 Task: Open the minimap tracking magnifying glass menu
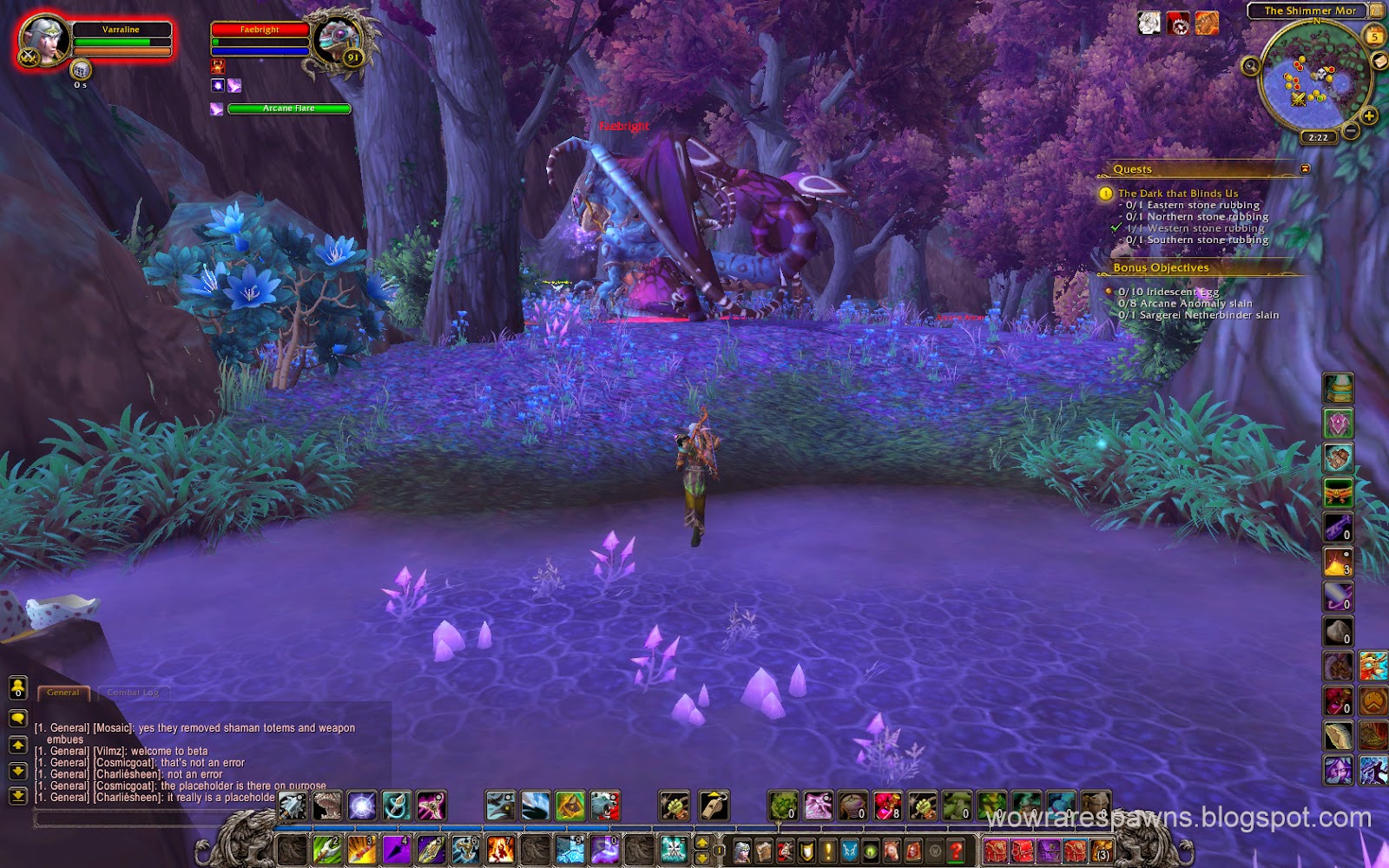tap(1251, 67)
